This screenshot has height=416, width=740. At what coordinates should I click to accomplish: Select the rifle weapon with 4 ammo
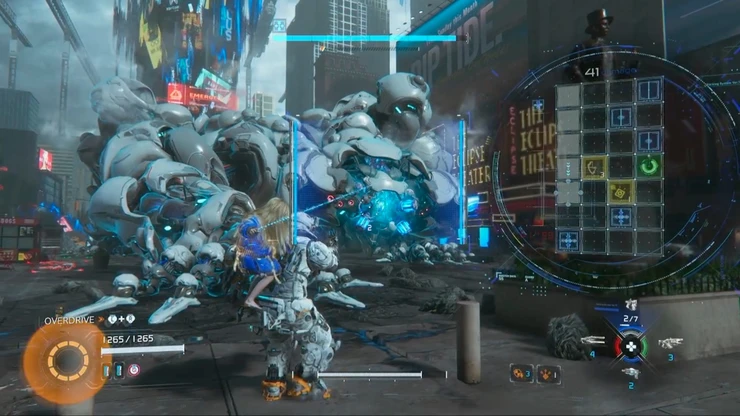tap(591, 342)
